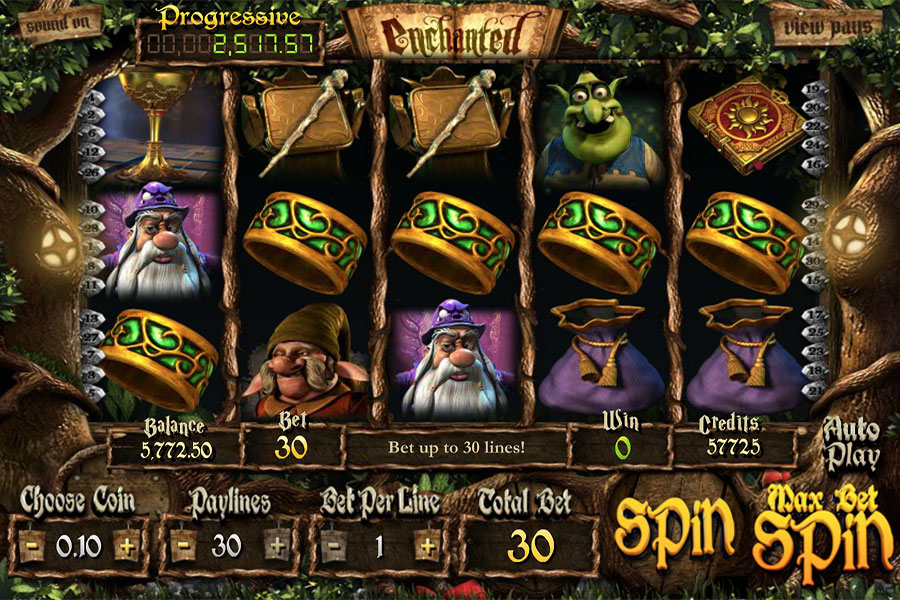Raise the Bet Per Line
Screen dimensions: 900x600
pos(427,546)
